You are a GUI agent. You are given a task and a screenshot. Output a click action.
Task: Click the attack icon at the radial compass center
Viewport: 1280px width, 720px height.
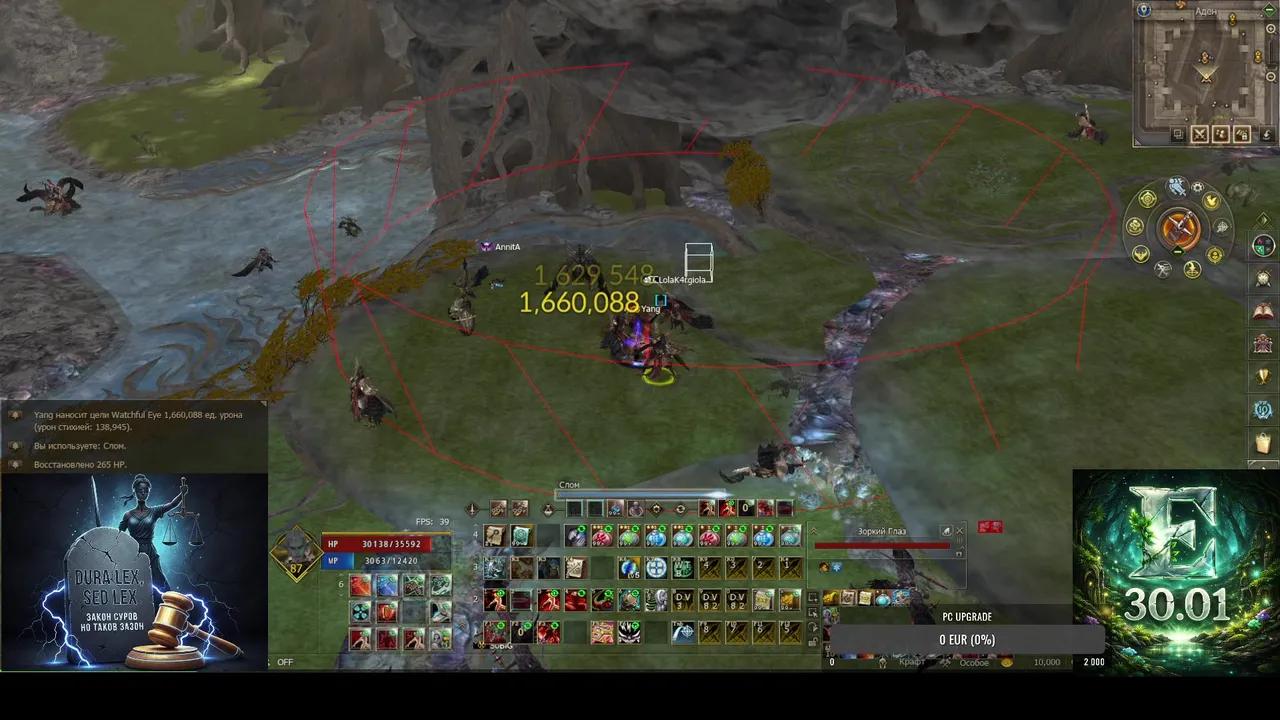[1179, 226]
